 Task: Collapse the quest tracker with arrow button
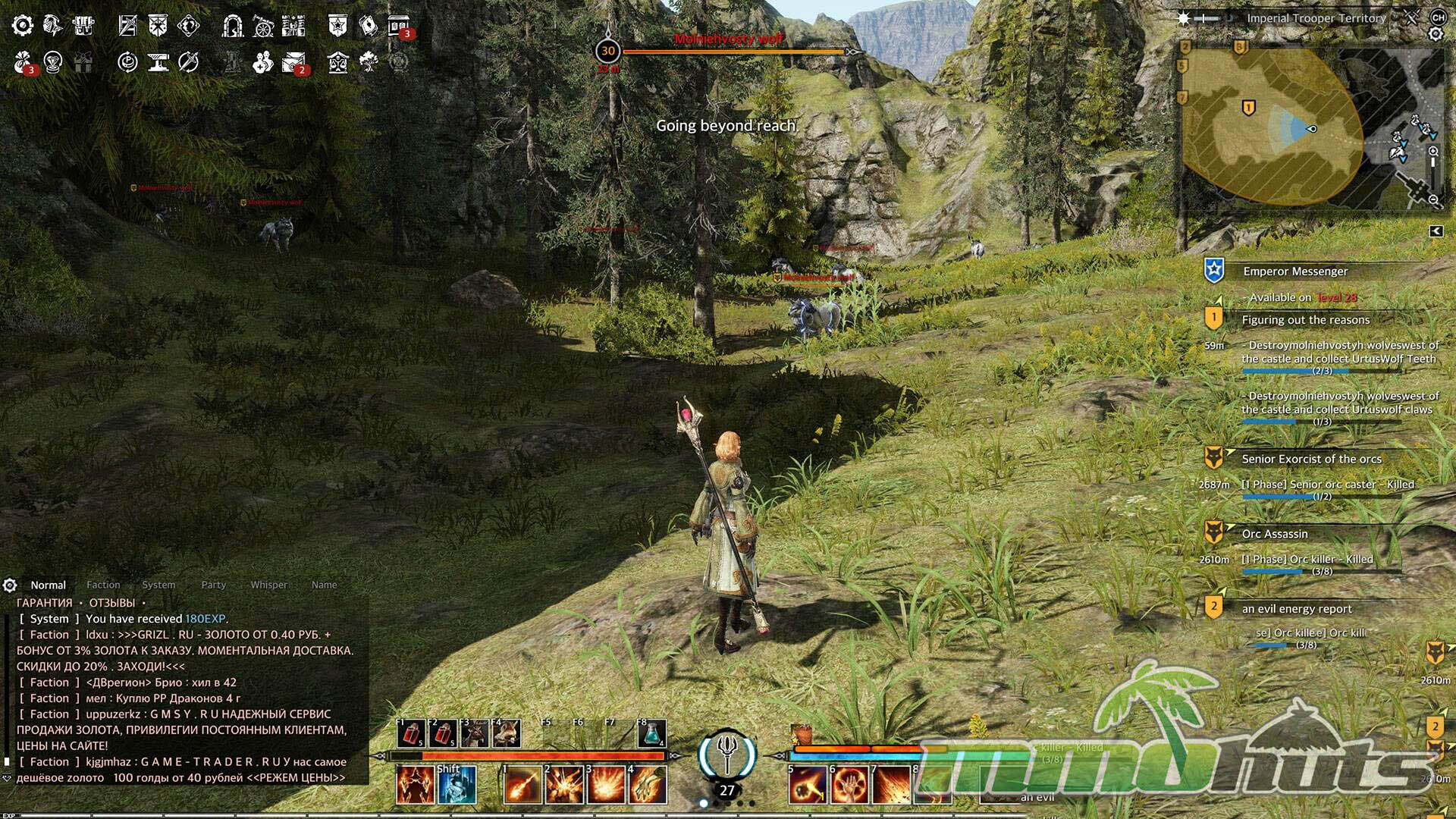tap(1436, 231)
